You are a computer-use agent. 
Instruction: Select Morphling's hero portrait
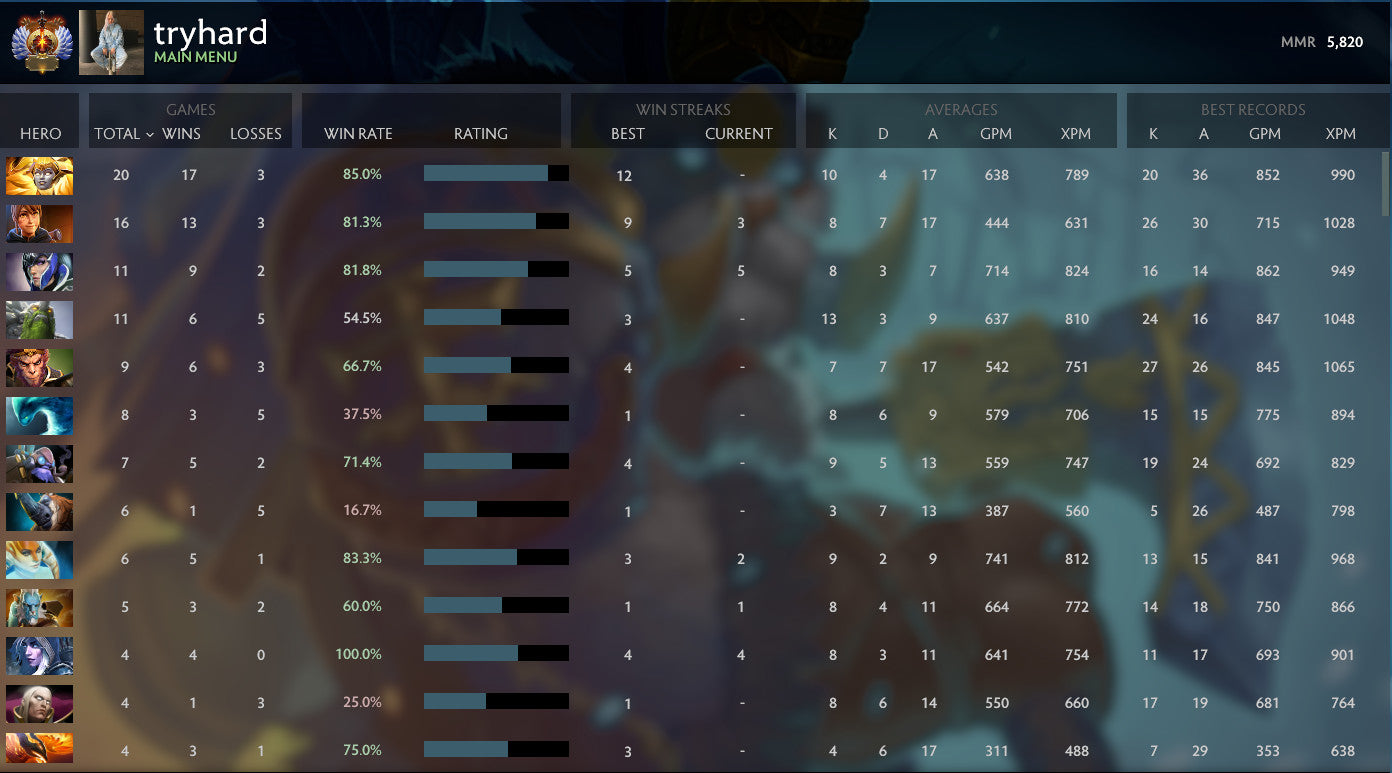[x=40, y=415]
